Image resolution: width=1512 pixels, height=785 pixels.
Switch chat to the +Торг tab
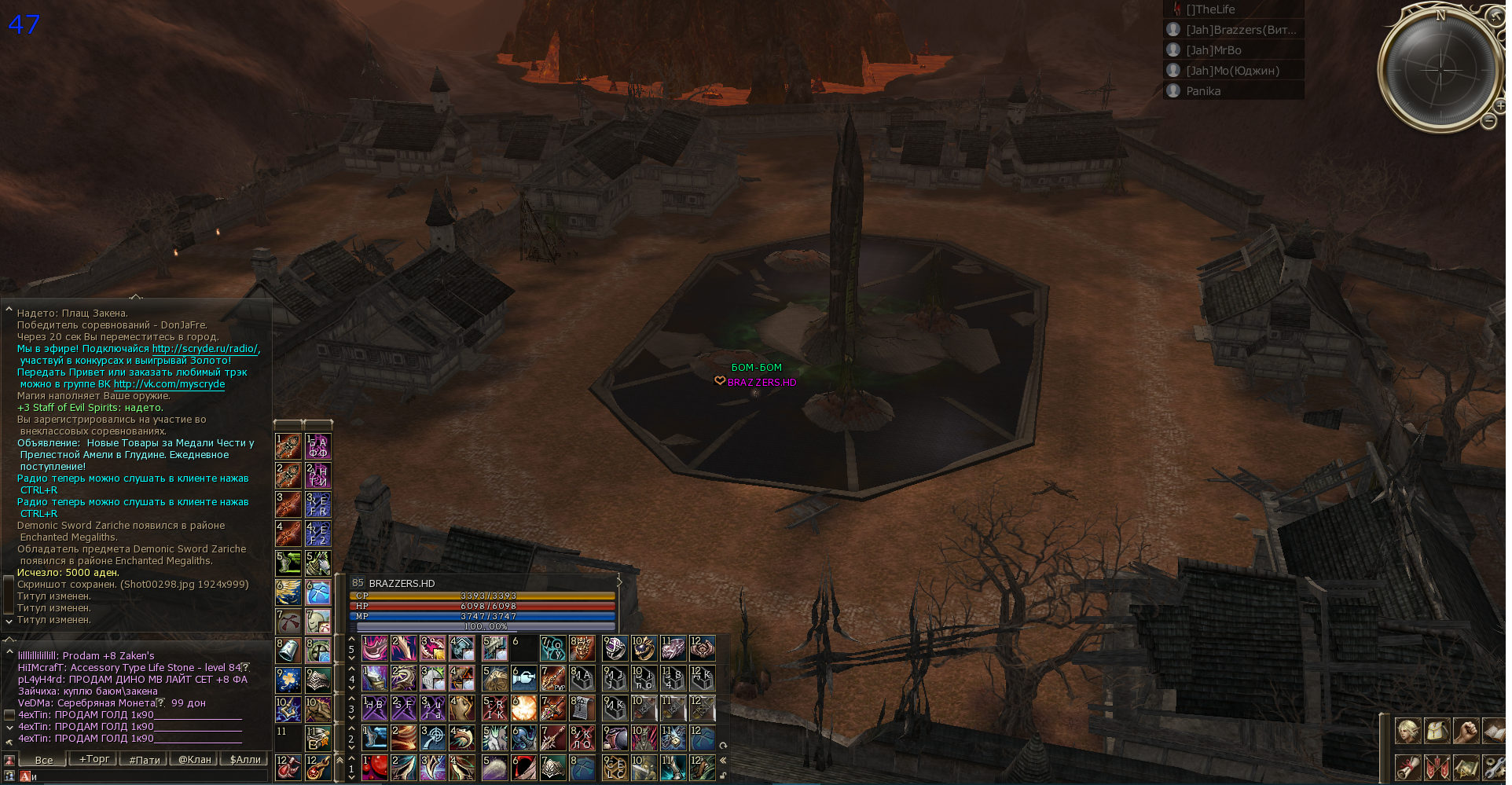[94, 759]
